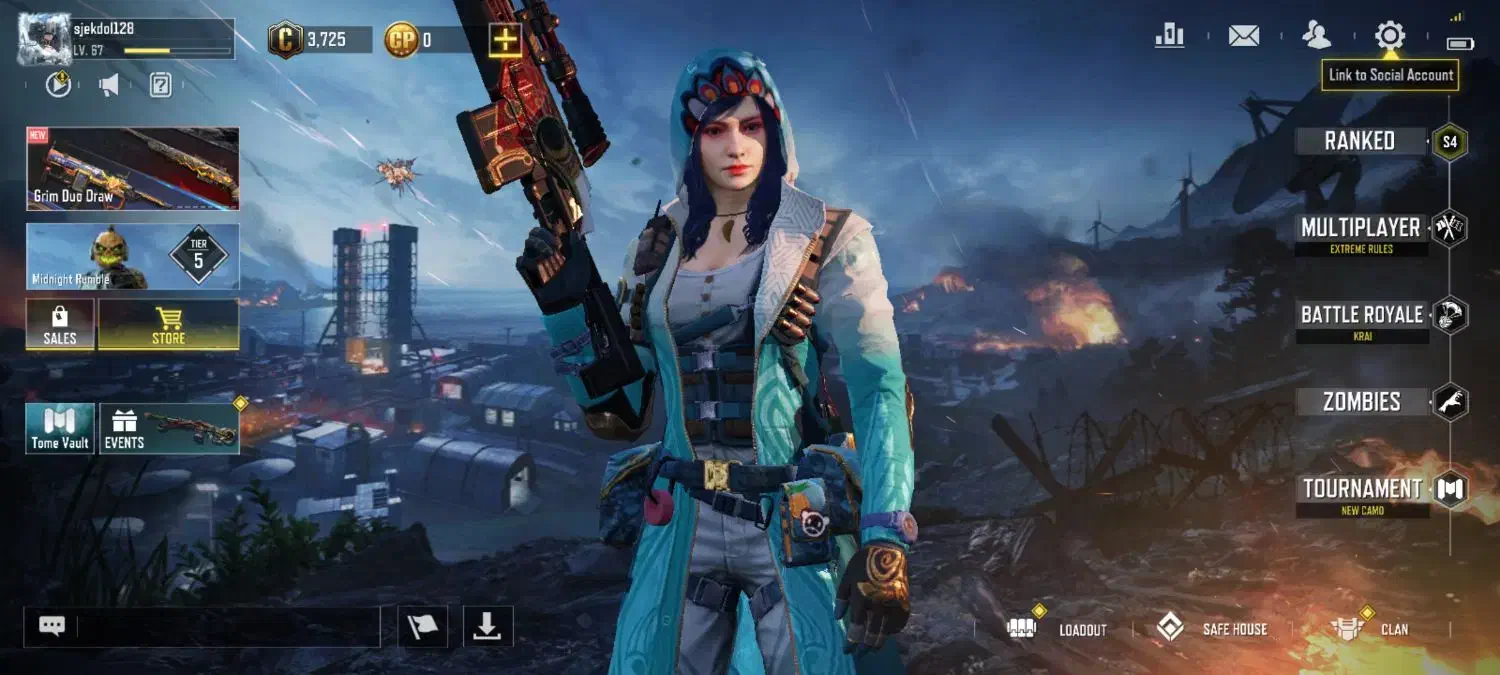Add CP with the plus button
Viewport: 1500px width, 675px height.
[x=504, y=40]
